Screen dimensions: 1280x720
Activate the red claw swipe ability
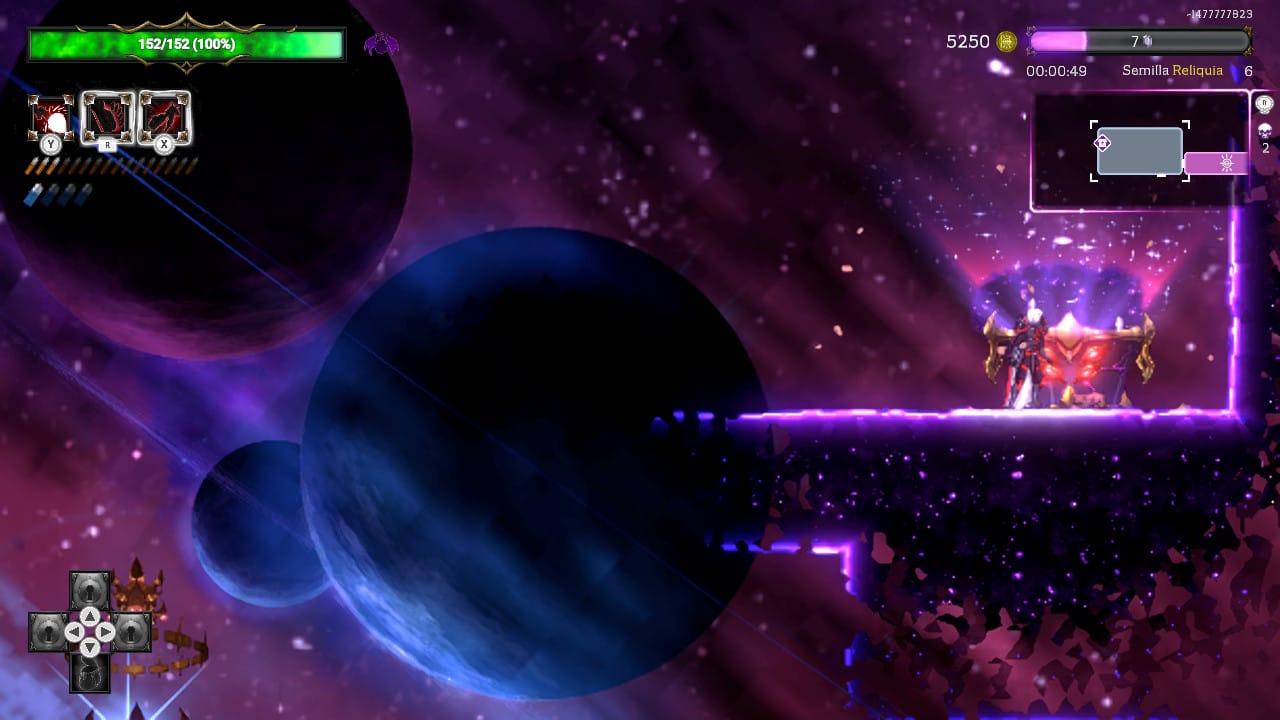[x=108, y=118]
